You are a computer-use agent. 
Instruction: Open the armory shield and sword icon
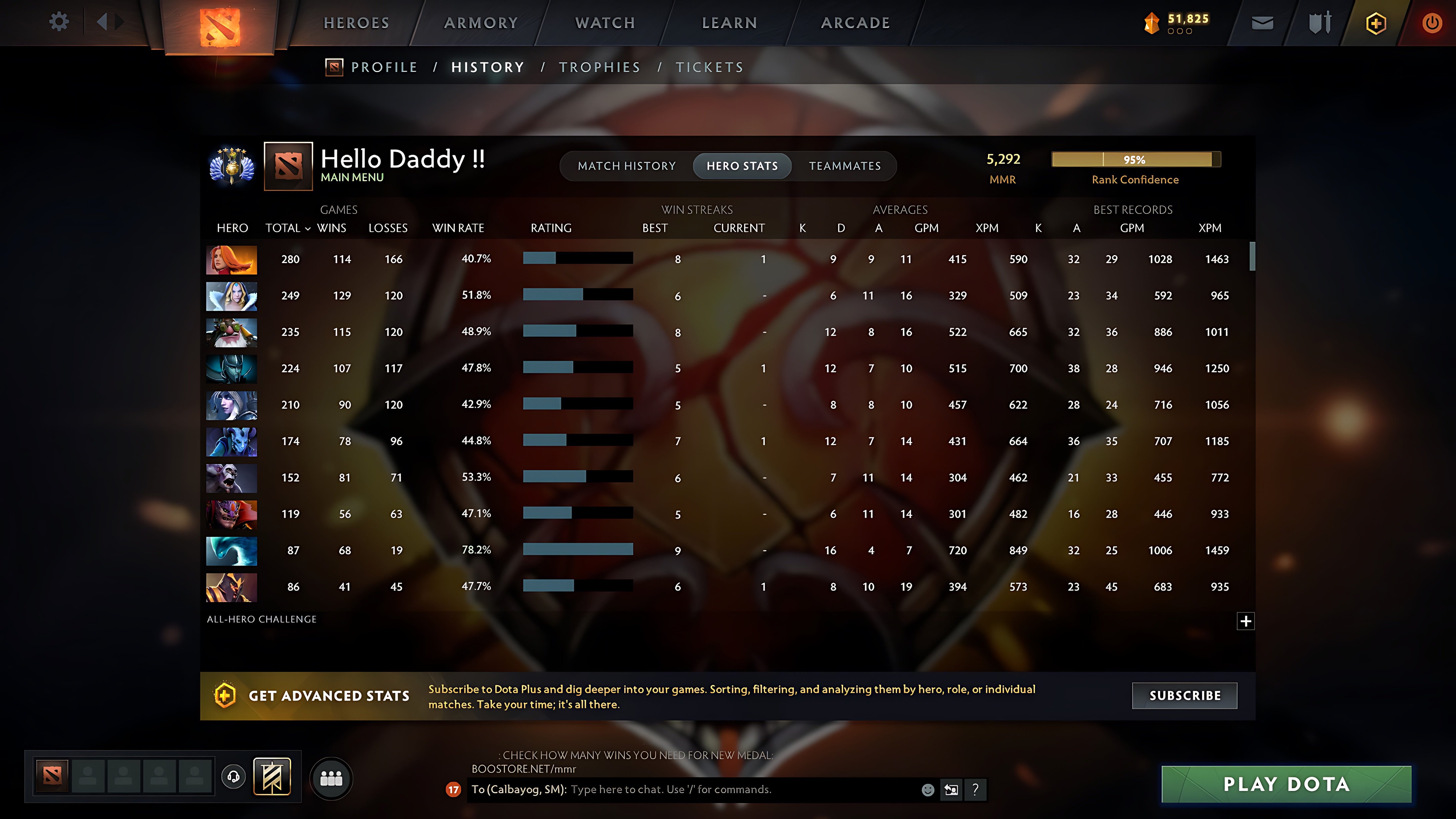coord(1319,22)
